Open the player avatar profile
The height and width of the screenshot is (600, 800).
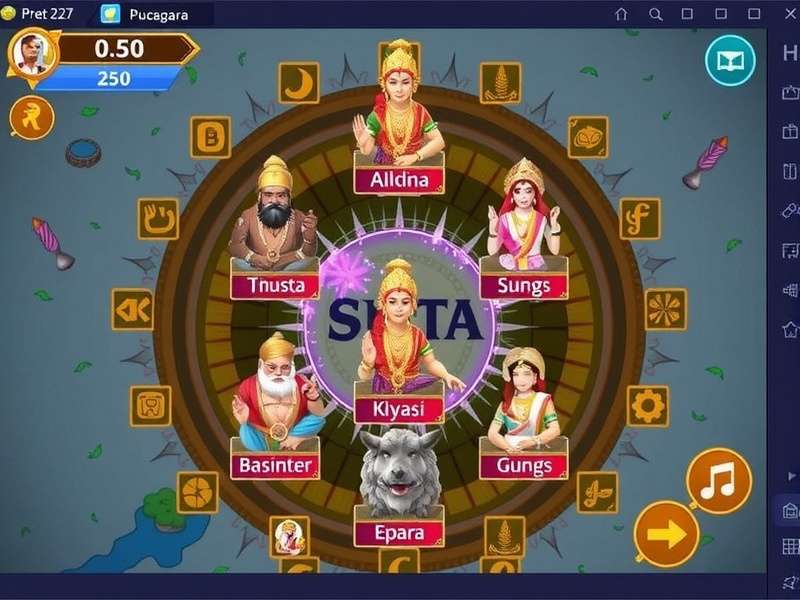point(33,54)
